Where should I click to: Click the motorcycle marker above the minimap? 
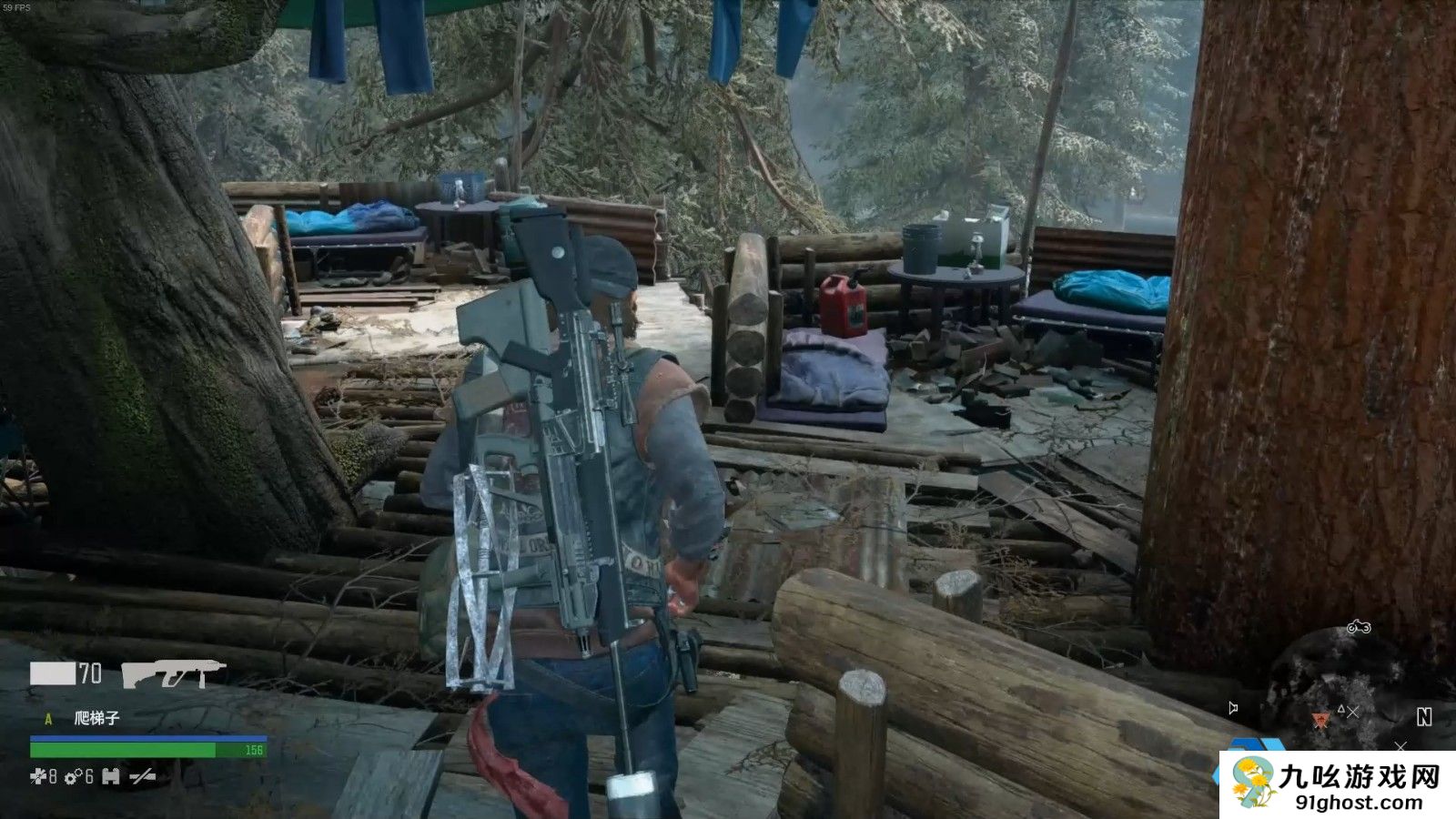point(1359,627)
